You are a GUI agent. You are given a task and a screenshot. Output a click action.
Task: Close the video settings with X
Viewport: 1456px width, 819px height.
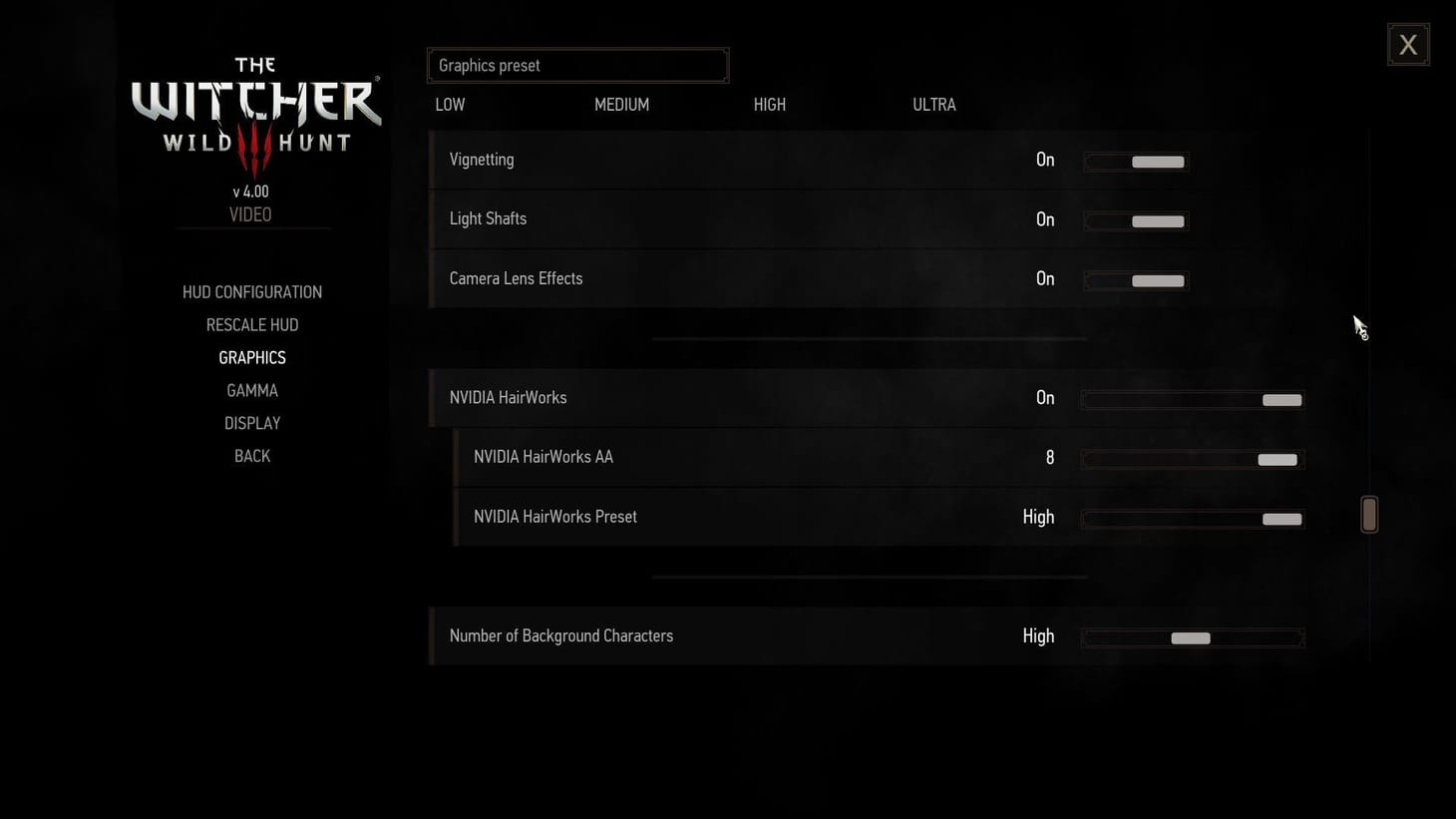point(1407,44)
